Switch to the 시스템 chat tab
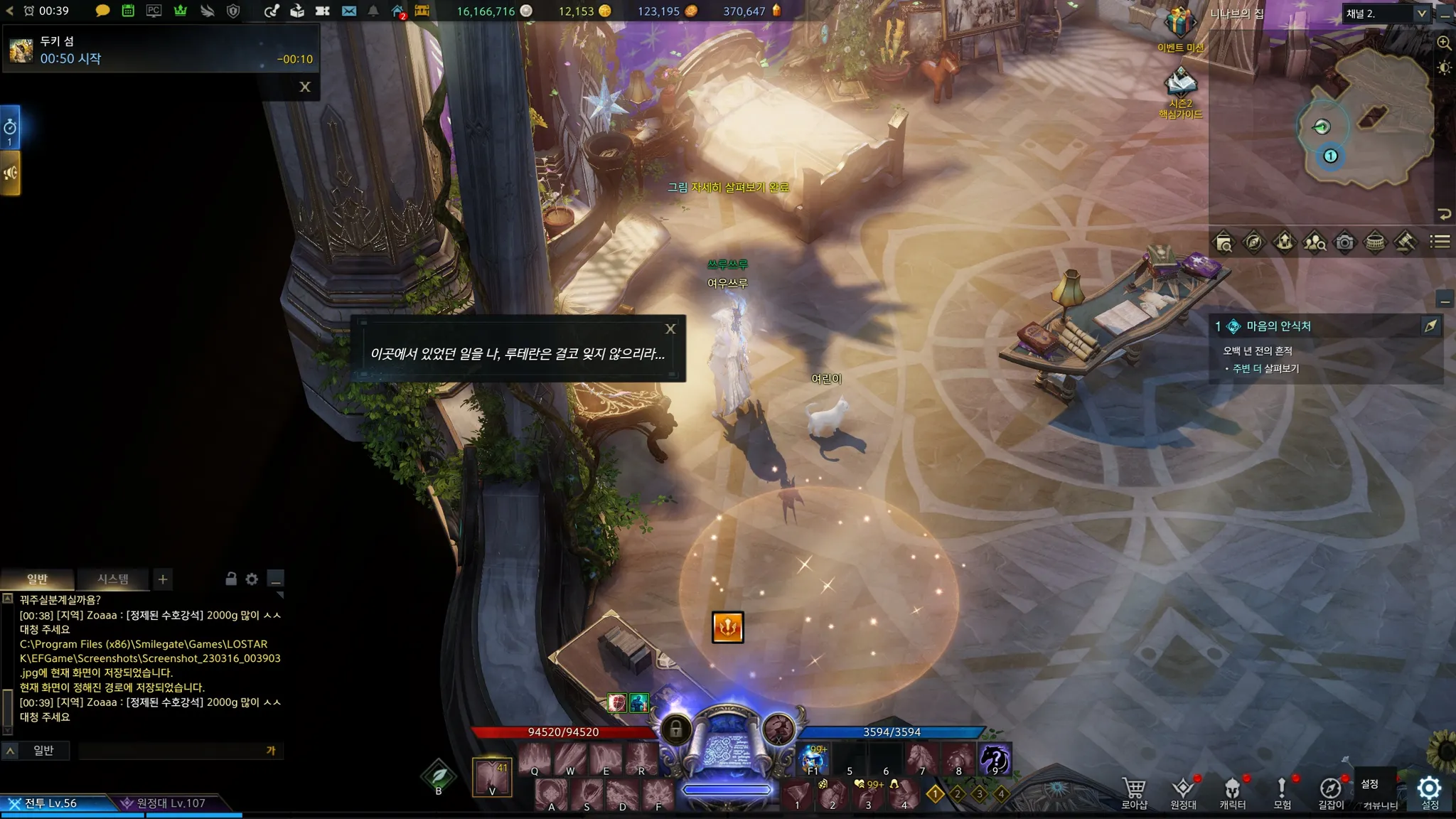The height and width of the screenshot is (819, 1456). (113, 579)
